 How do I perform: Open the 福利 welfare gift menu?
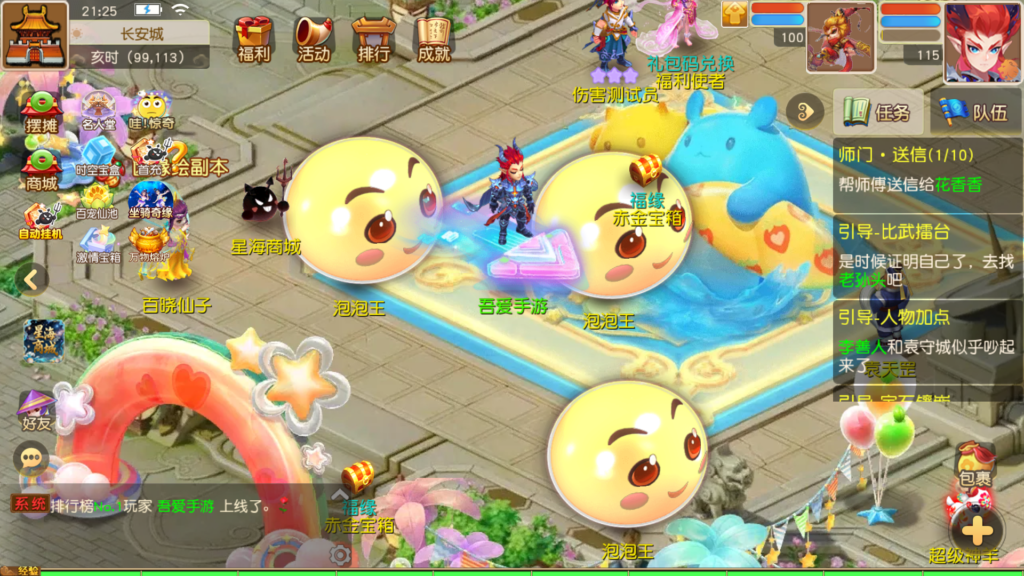pyautogui.click(x=254, y=38)
